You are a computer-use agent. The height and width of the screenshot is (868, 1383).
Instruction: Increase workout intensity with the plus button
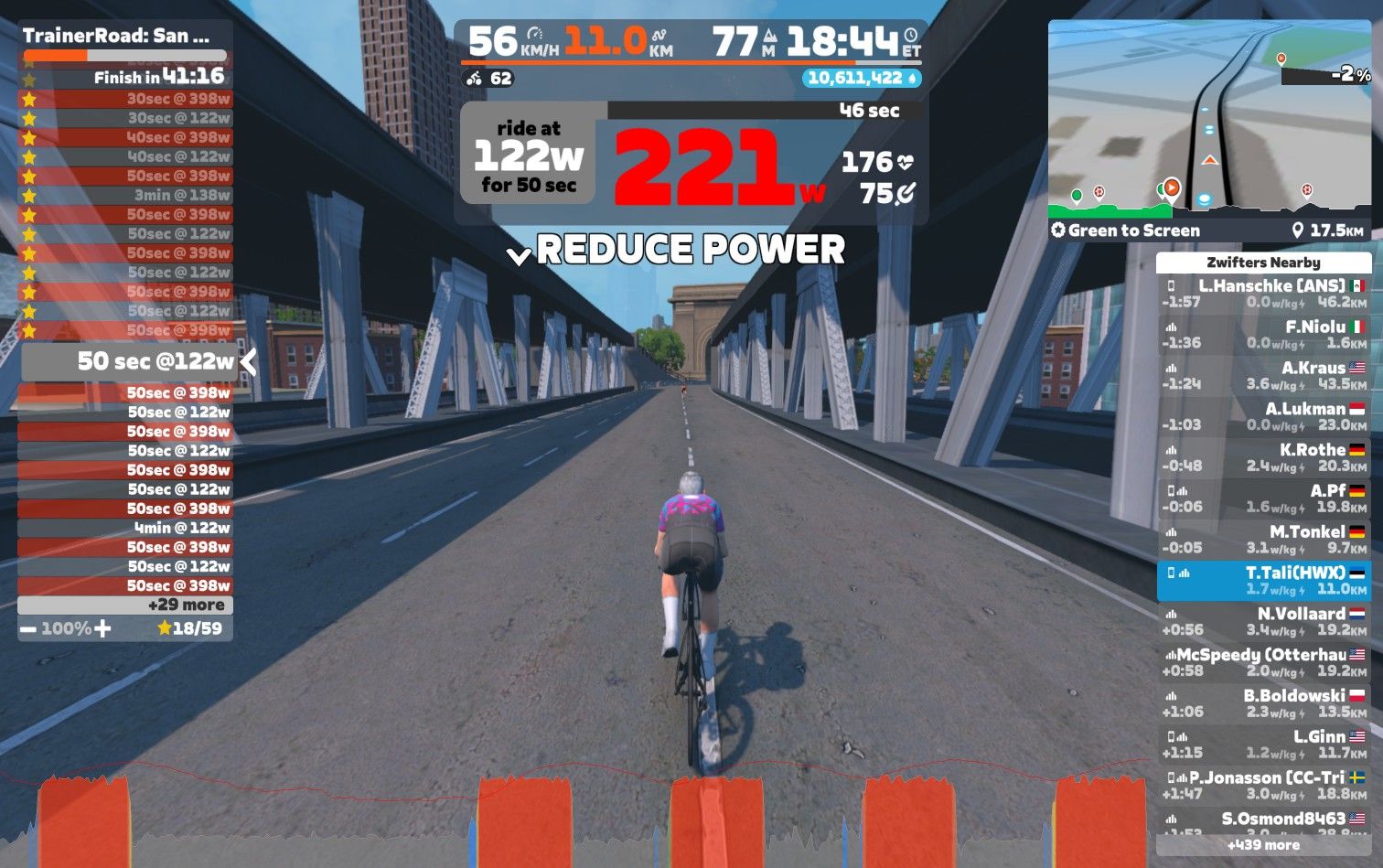point(102,628)
